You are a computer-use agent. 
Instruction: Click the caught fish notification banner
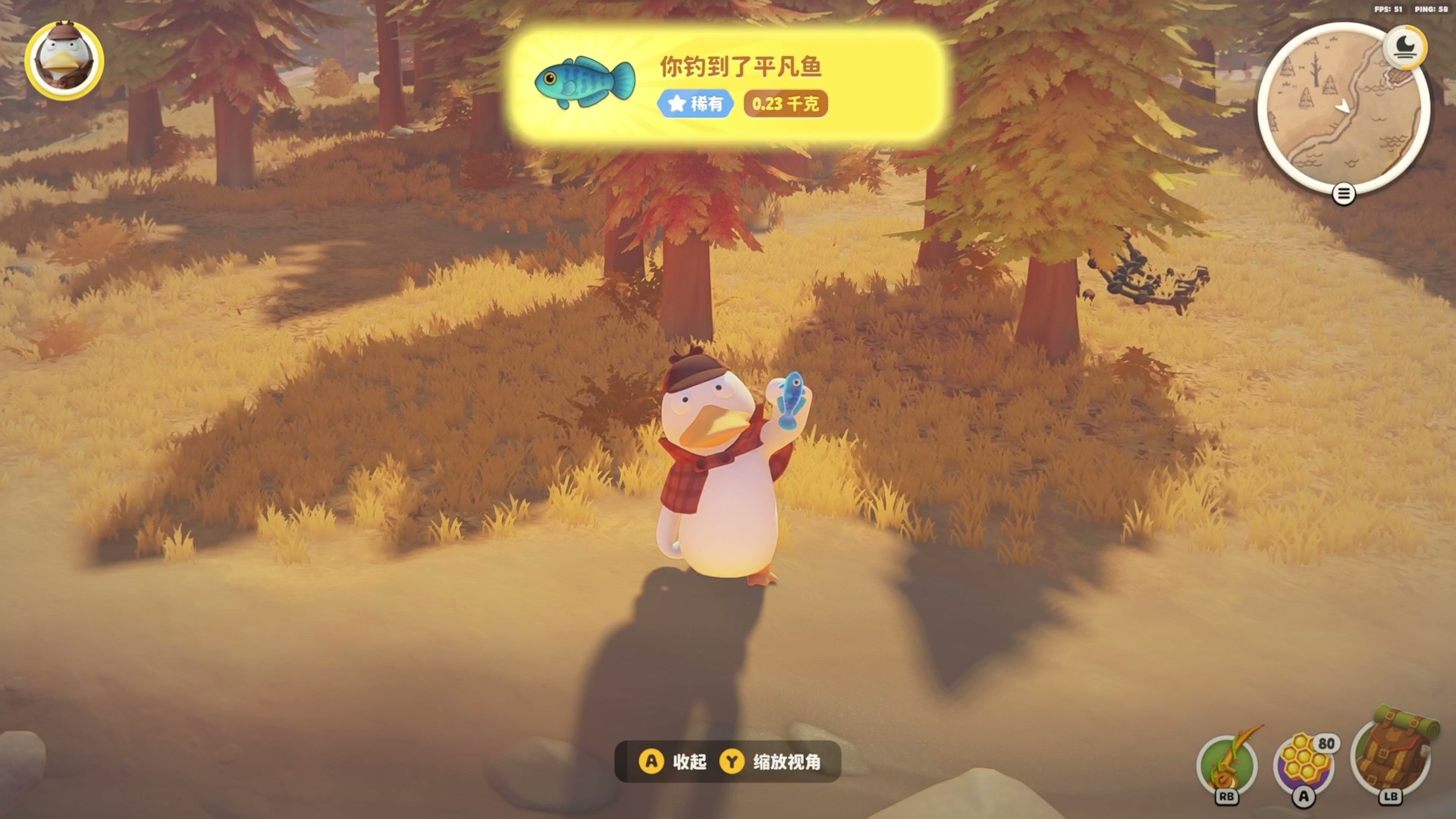[x=726, y=85]
